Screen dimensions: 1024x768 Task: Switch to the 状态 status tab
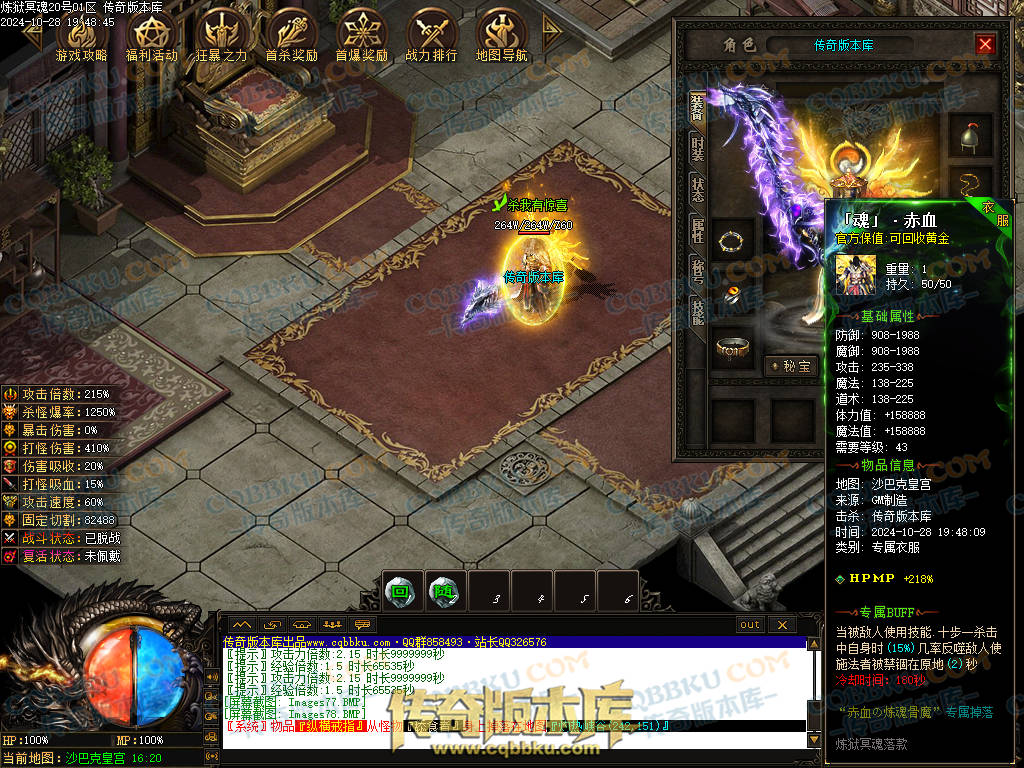[697, 191]
